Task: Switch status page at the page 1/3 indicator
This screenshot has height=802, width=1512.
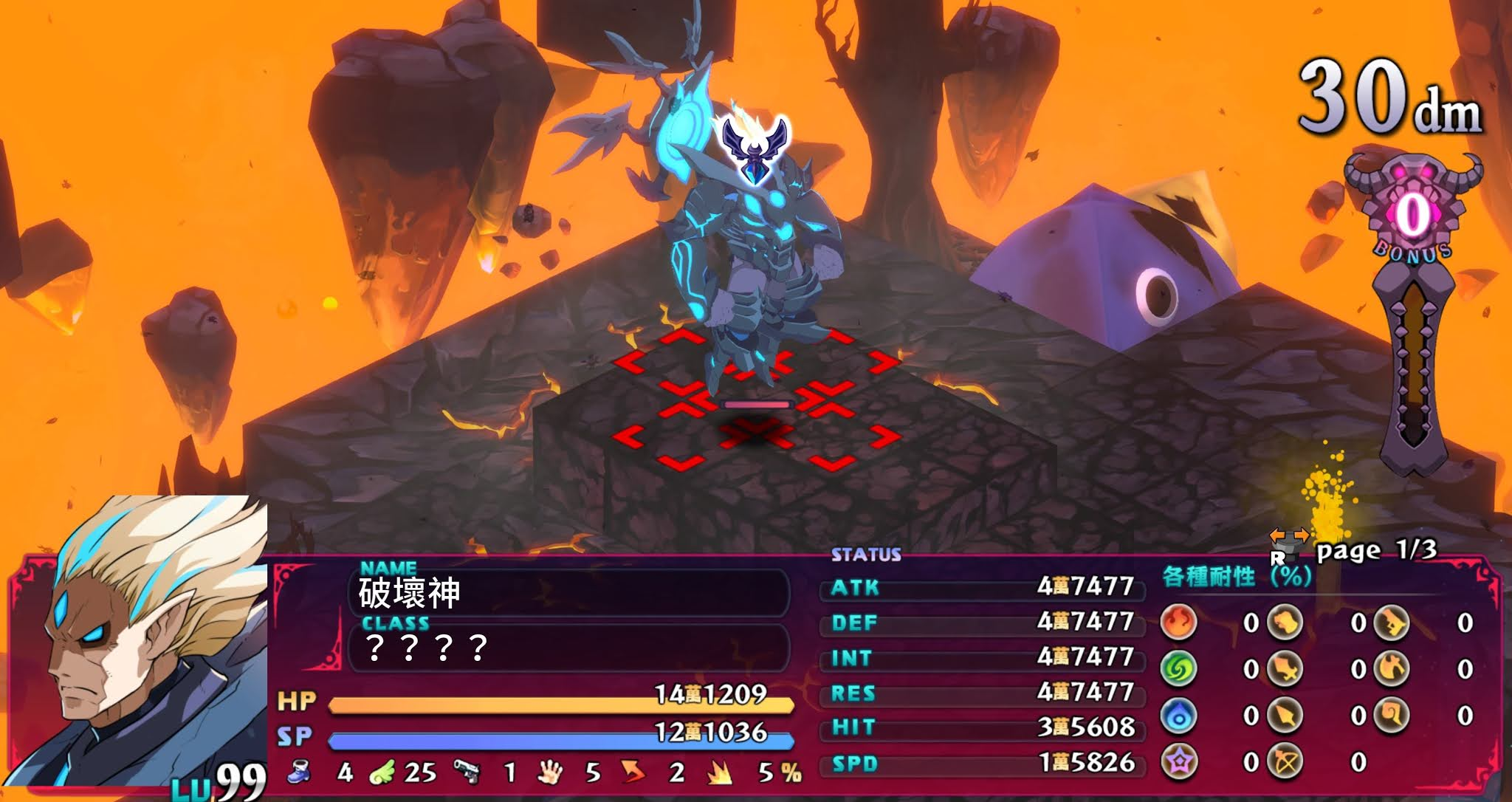Action: [x=1376, y=550]
